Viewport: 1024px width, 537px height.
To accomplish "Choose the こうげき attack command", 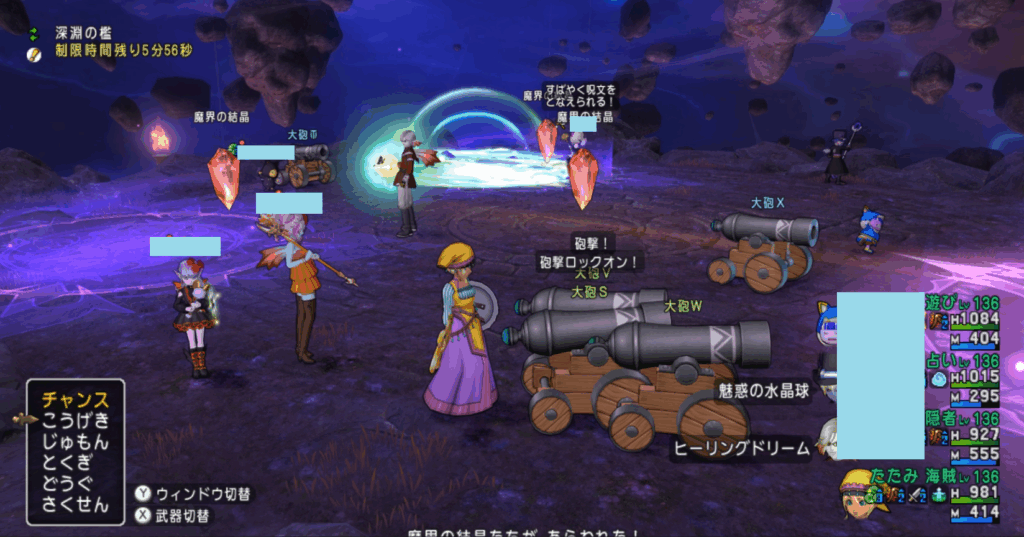I will (75, 421).
